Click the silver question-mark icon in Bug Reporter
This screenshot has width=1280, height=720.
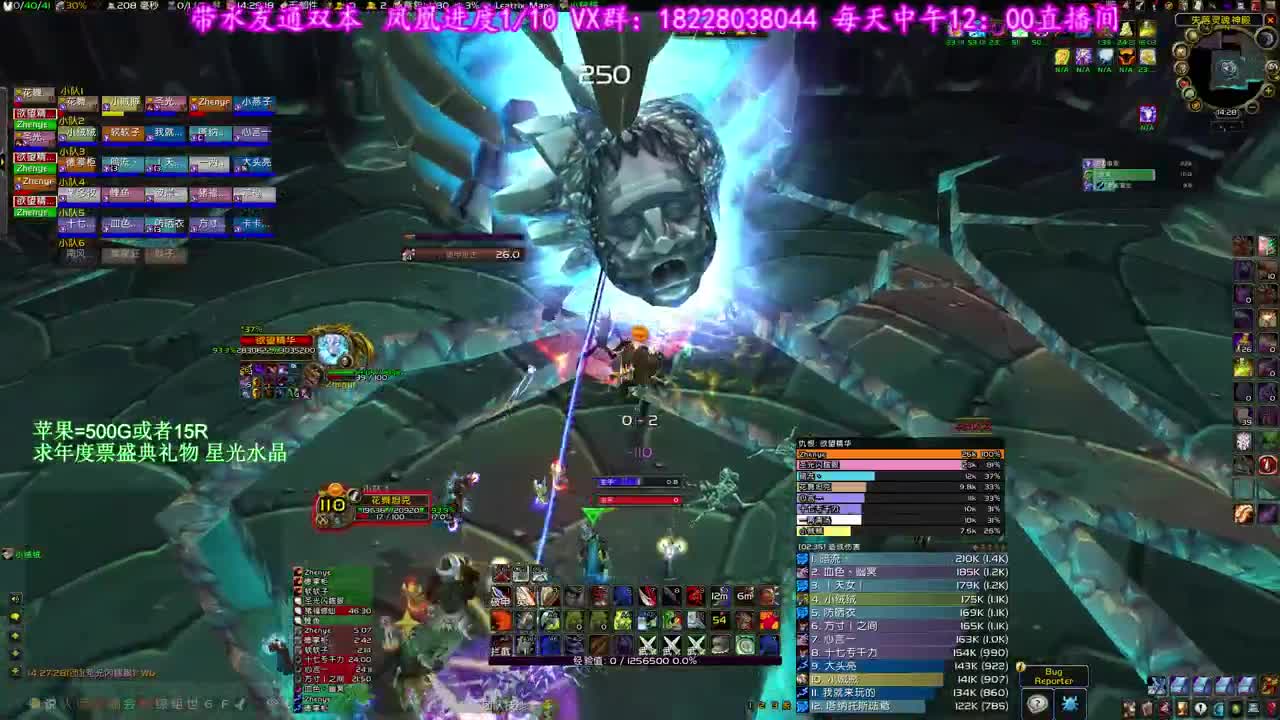coord(1037,703)
